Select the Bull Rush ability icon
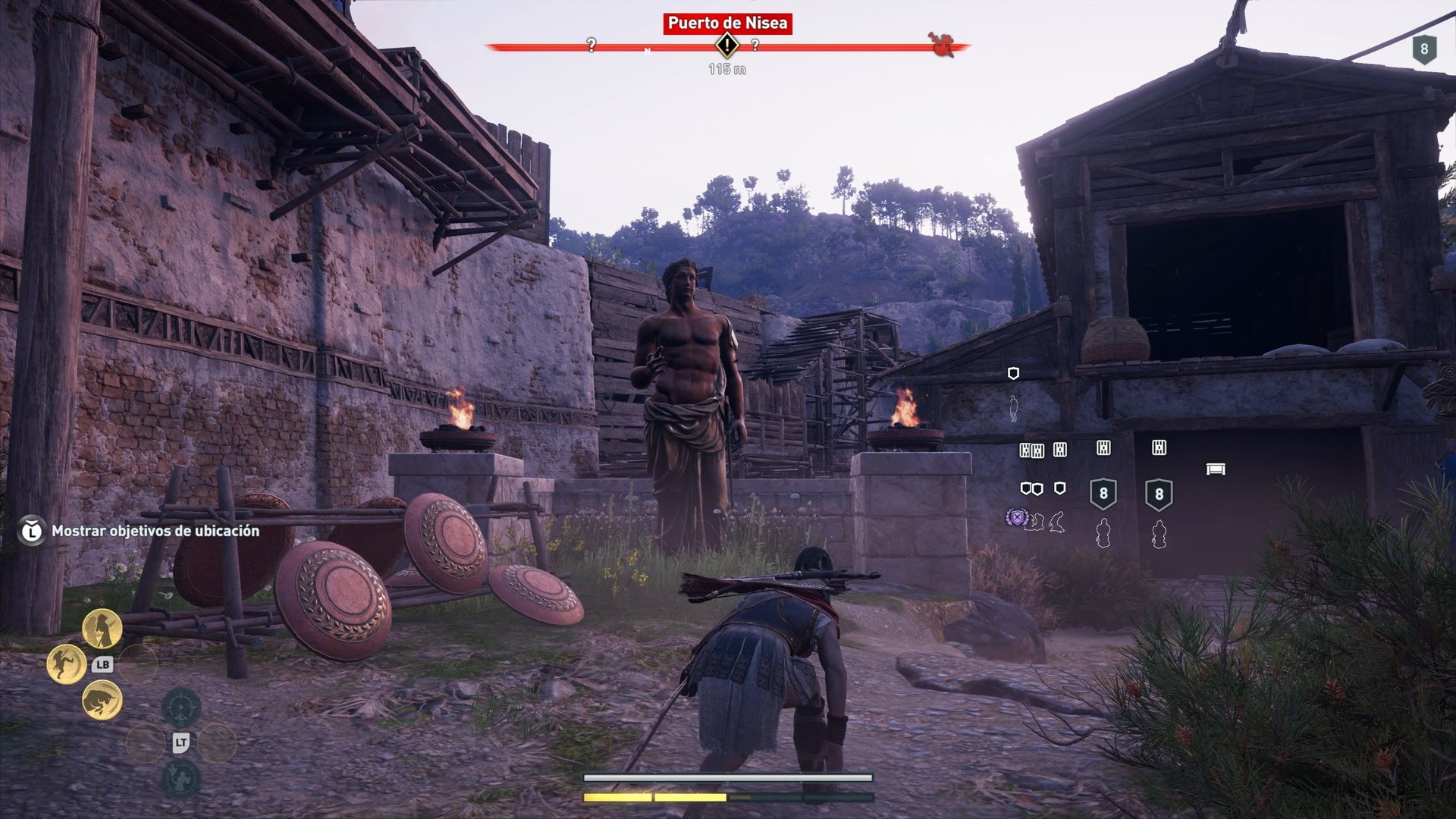 click(101, 699)
